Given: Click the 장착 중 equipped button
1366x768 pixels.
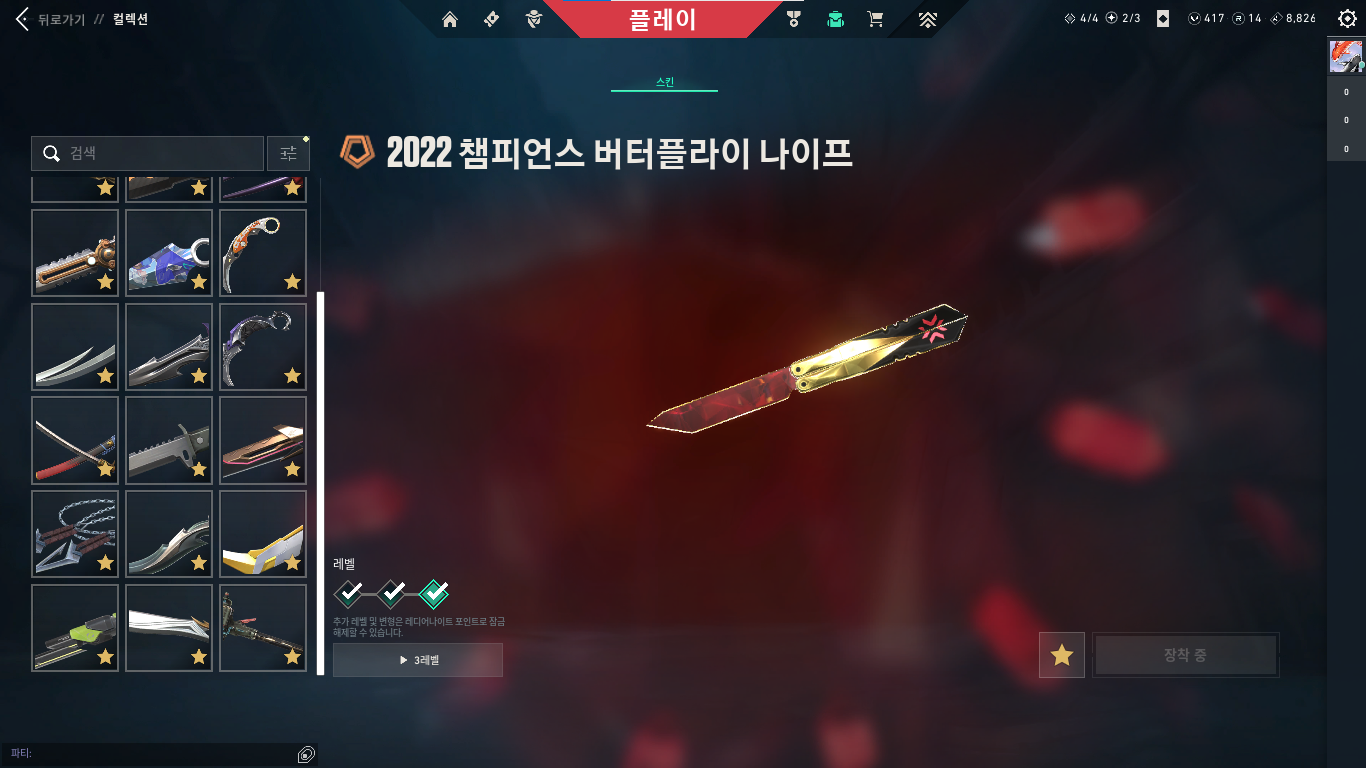Looking at the screenshot, I should (x=1185, y=655).
